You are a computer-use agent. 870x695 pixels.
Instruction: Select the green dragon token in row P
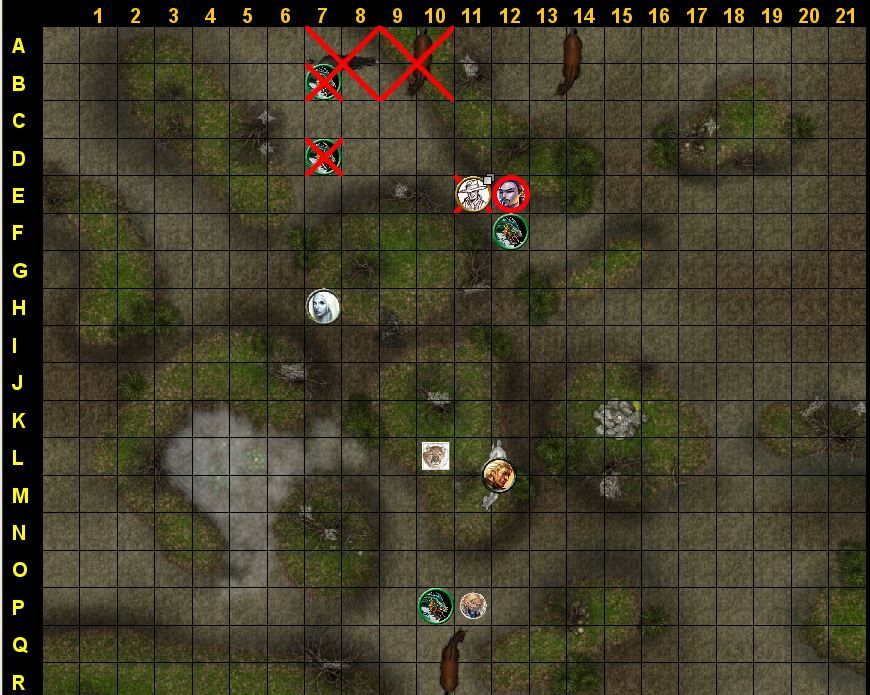435,605
